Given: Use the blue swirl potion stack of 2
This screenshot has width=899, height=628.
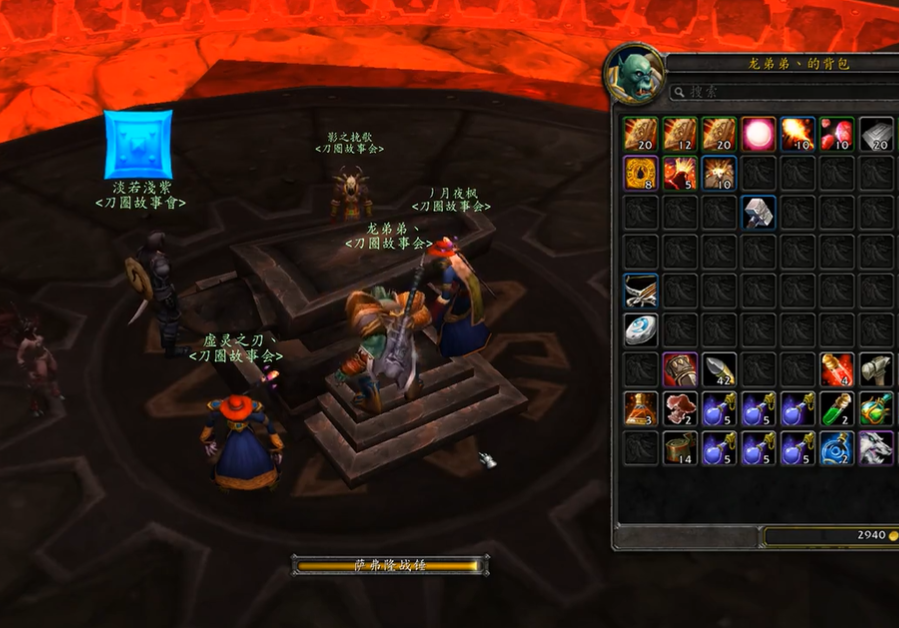Looking at the screenshot, I should click(837, 447).
